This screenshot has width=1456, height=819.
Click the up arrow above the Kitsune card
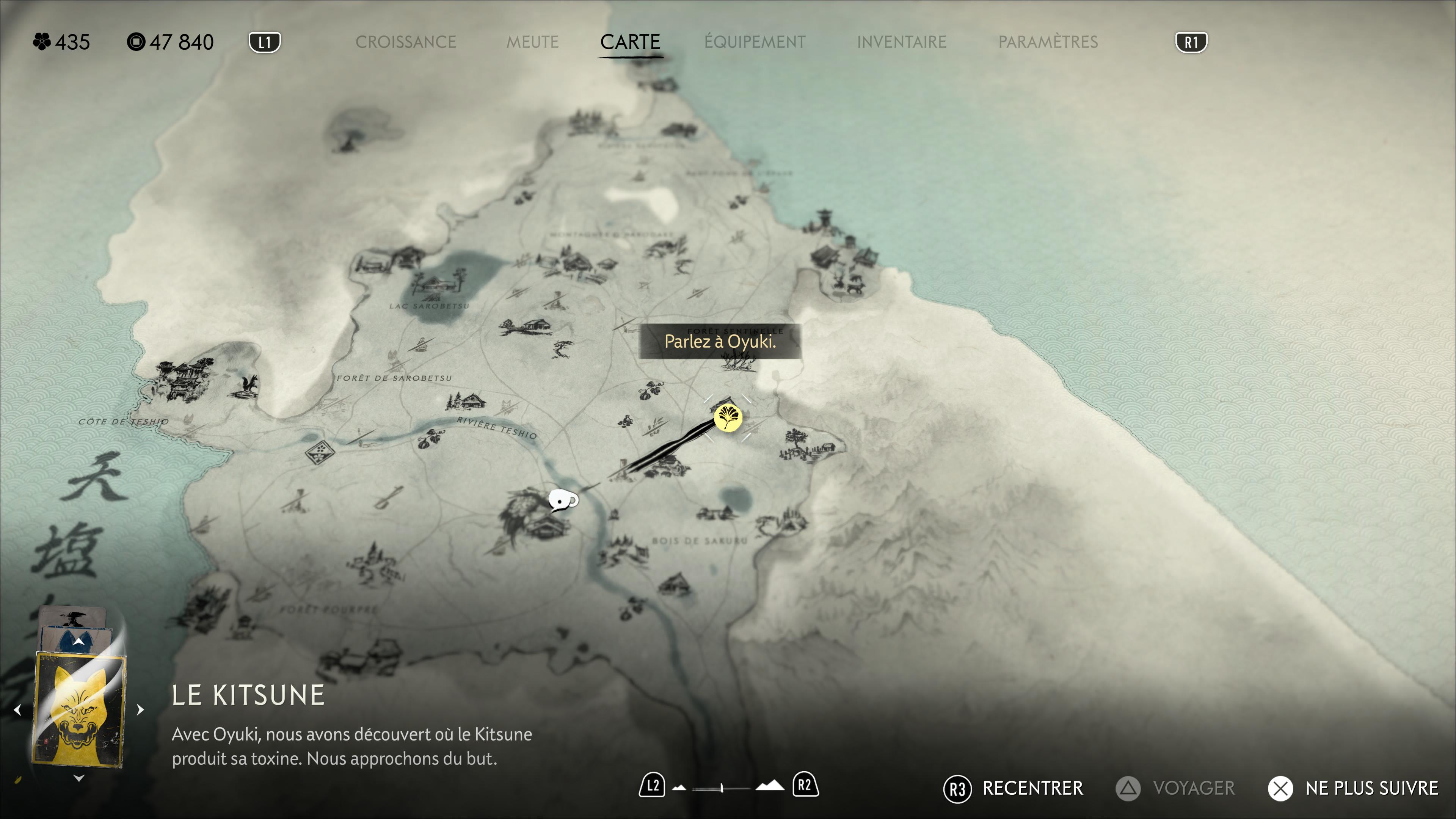[78, 642]
